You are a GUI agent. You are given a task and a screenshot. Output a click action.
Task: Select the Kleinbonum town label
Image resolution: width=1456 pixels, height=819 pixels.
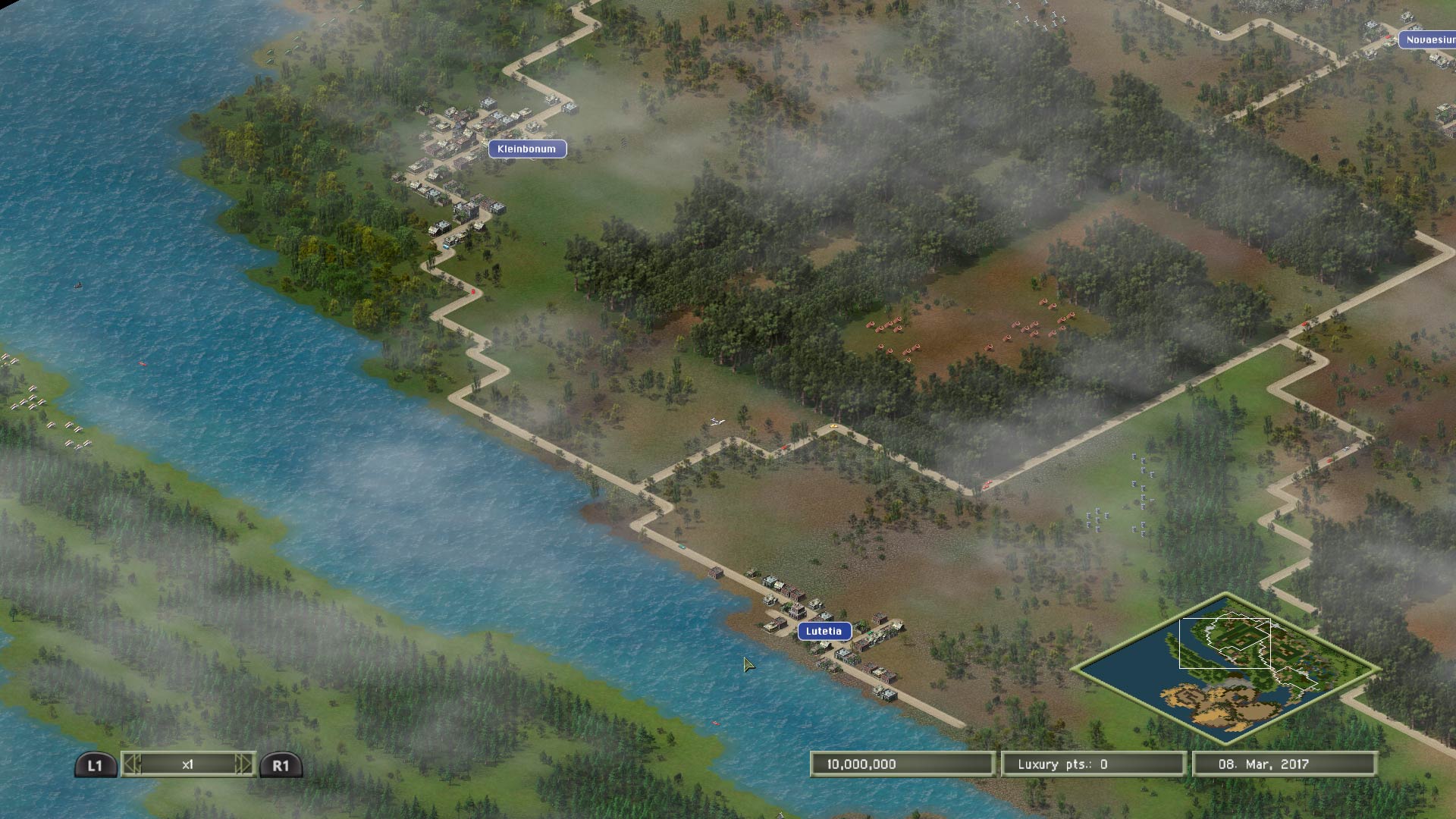coord(529,149)
